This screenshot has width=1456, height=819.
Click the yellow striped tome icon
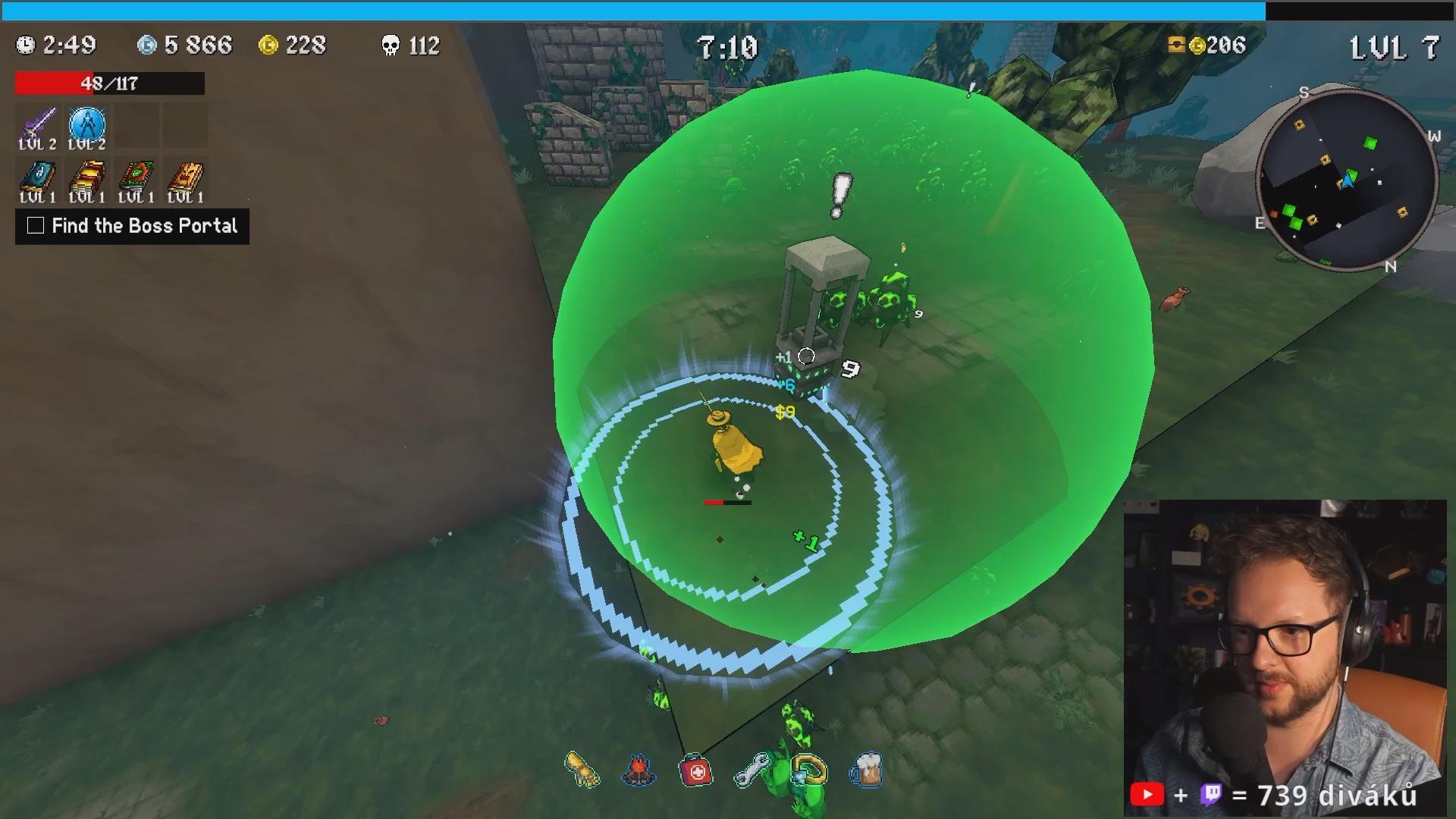(87, 177)
